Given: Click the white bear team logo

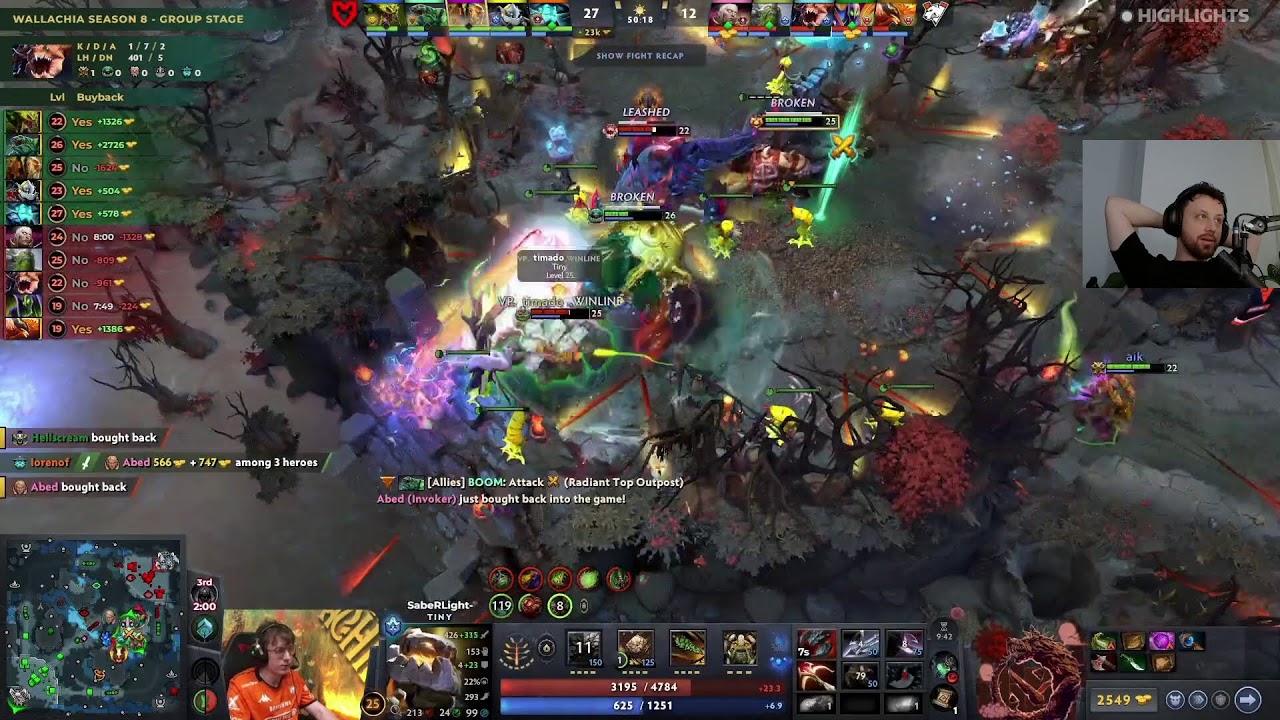Looking at the screenshot, I should tap(933, 14).
